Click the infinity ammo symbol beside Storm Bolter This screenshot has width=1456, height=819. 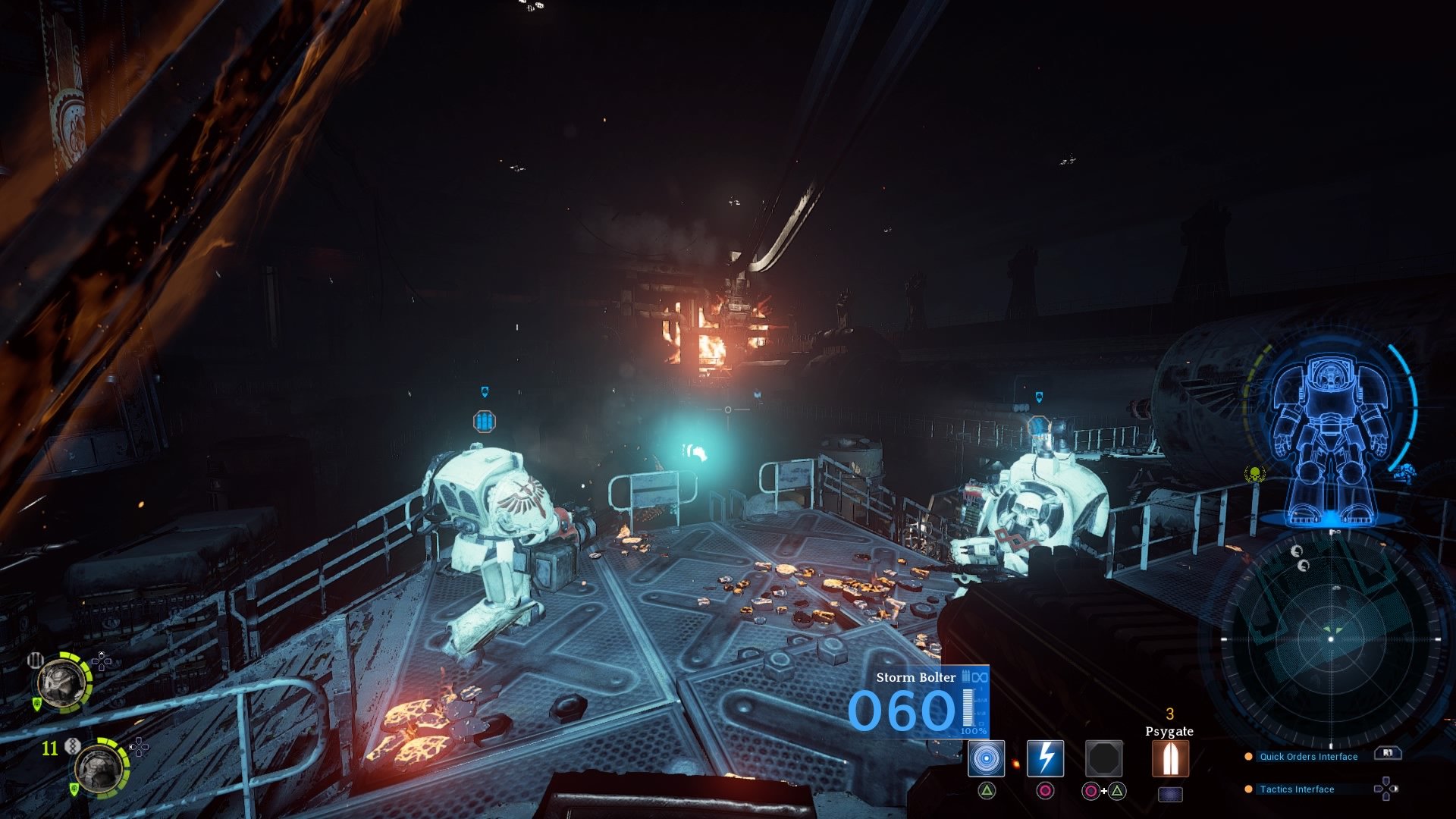(x=980, y=676)
